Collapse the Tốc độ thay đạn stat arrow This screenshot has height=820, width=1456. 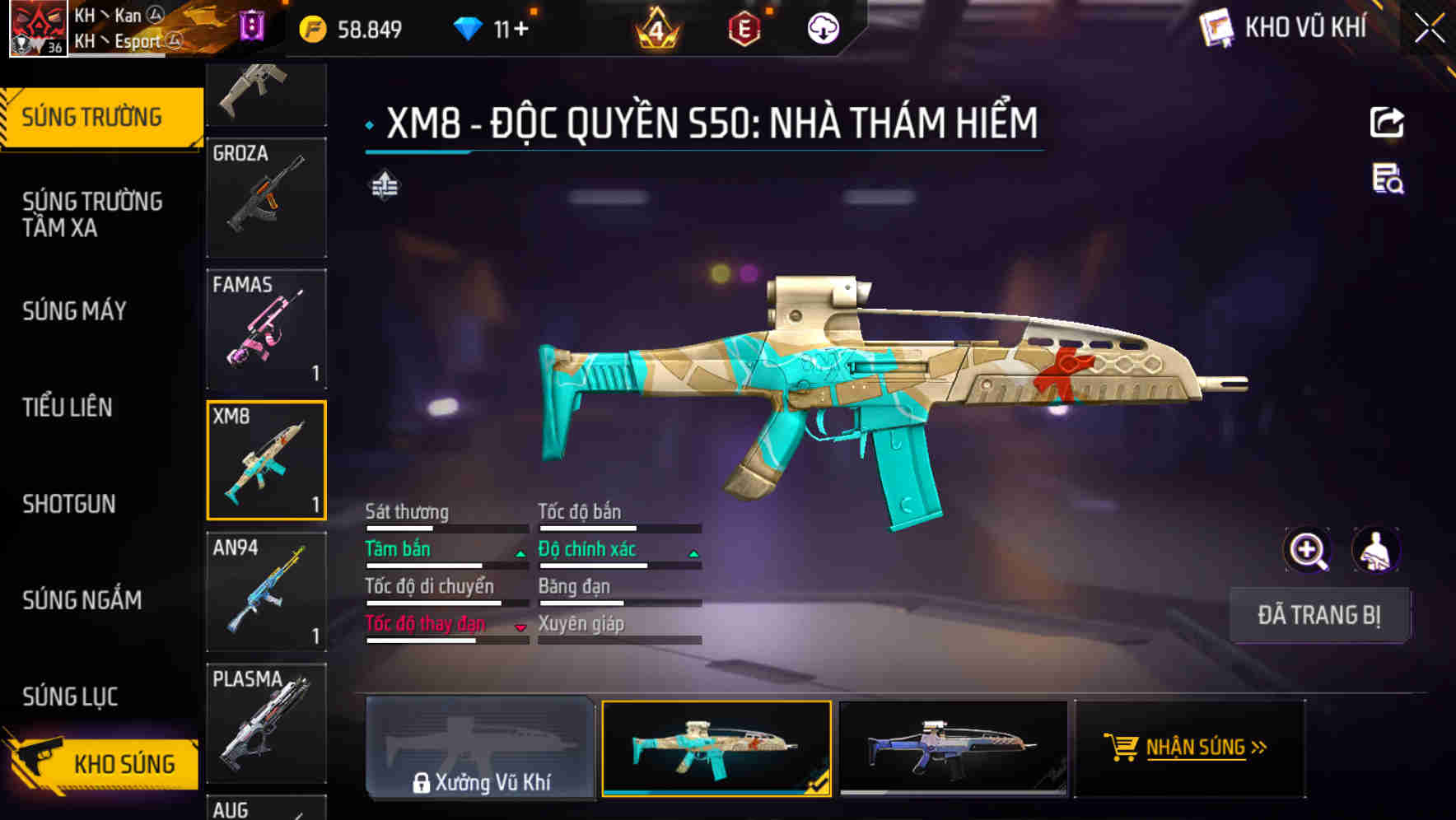tap(519, 627)
